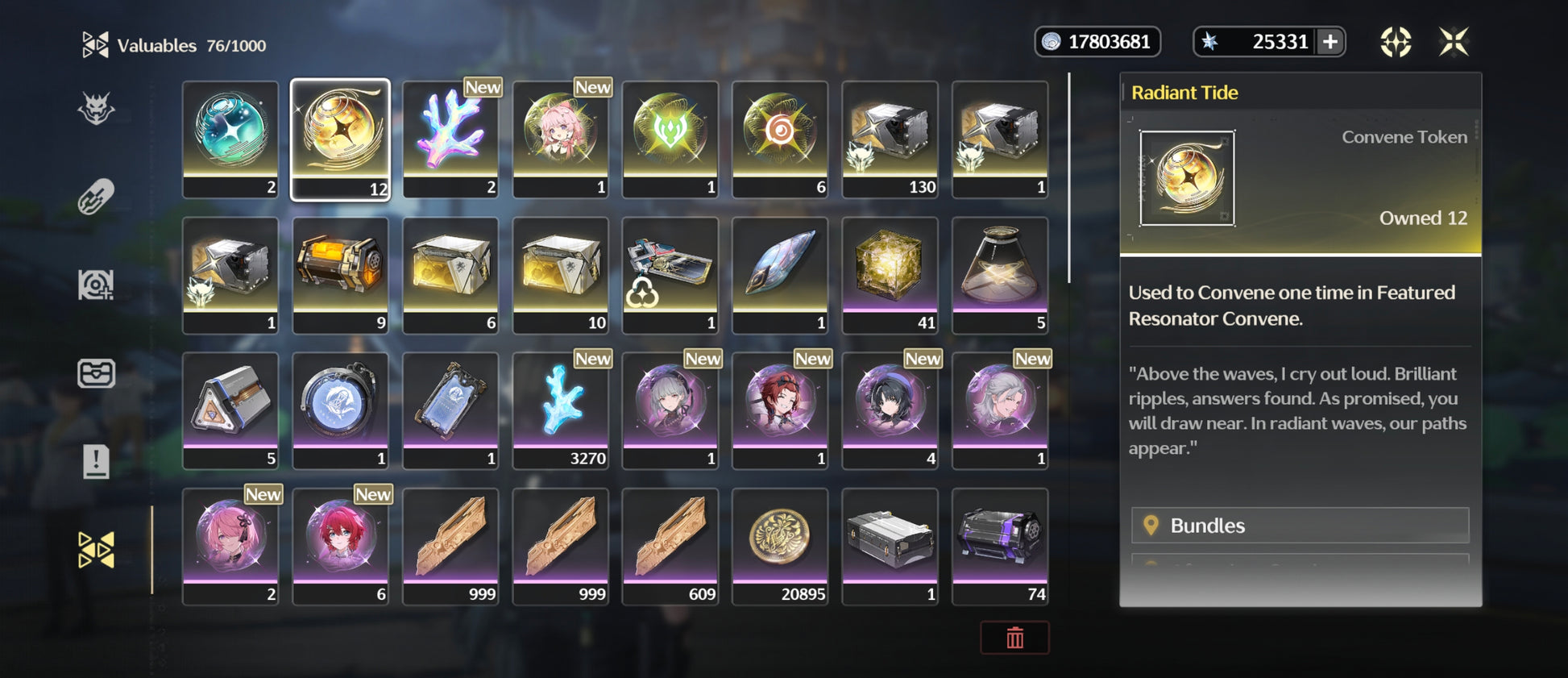Open the Bundles source link

[1300, 526]
